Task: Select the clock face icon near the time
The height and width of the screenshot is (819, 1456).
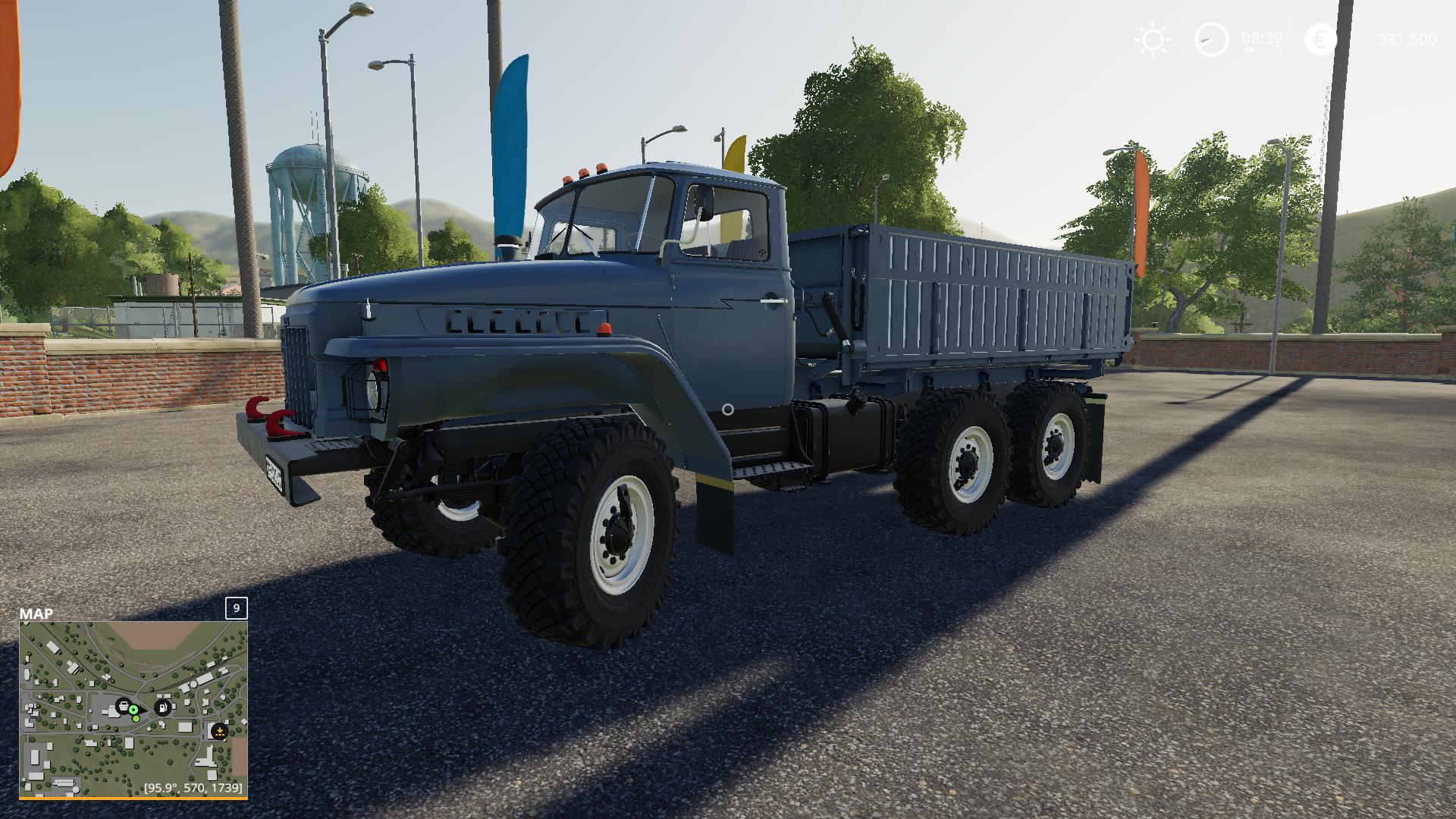Action: click(1211, 39)
